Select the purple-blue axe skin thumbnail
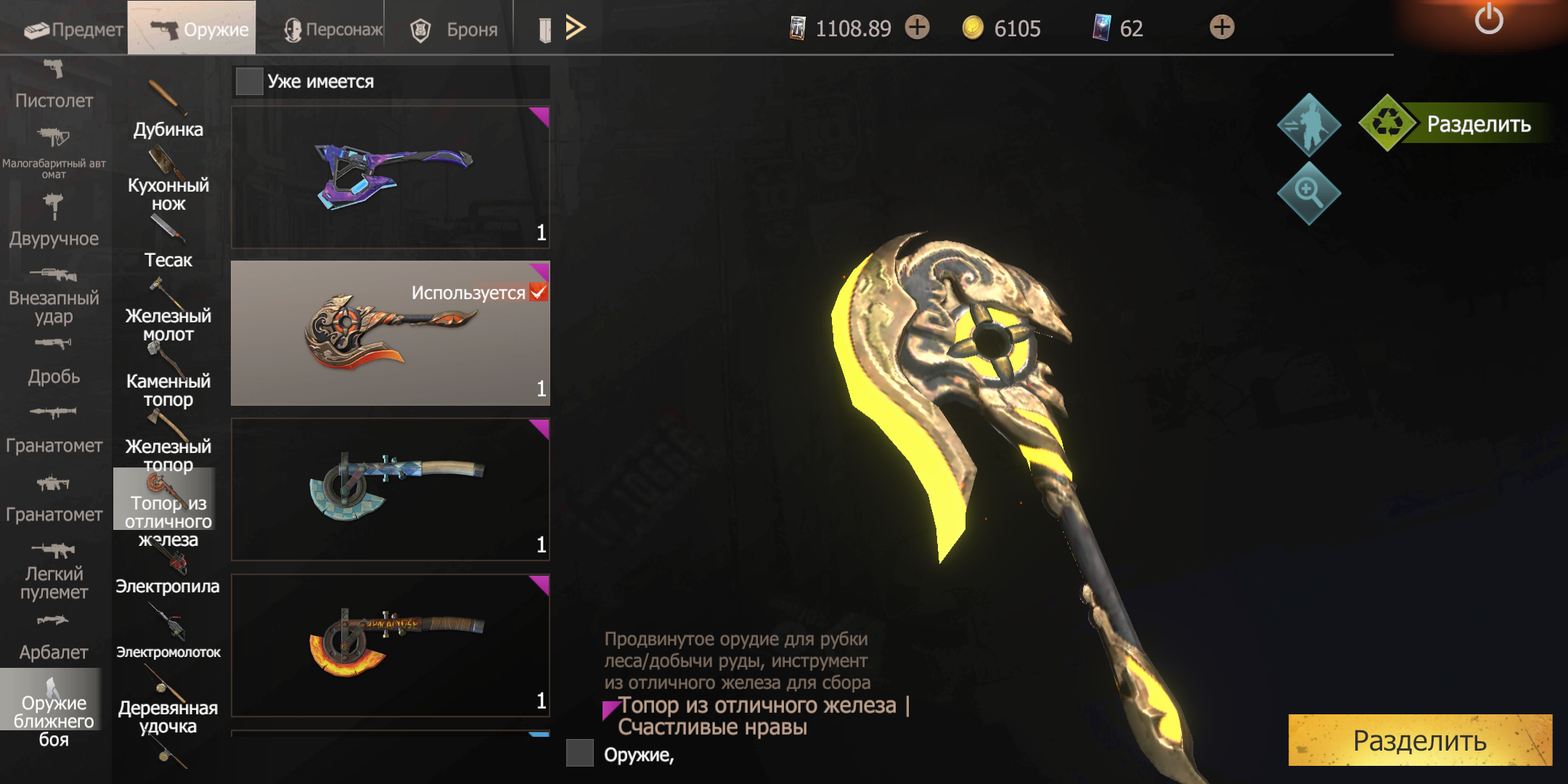The image size is (1568, 784). (x=391, y=177)
